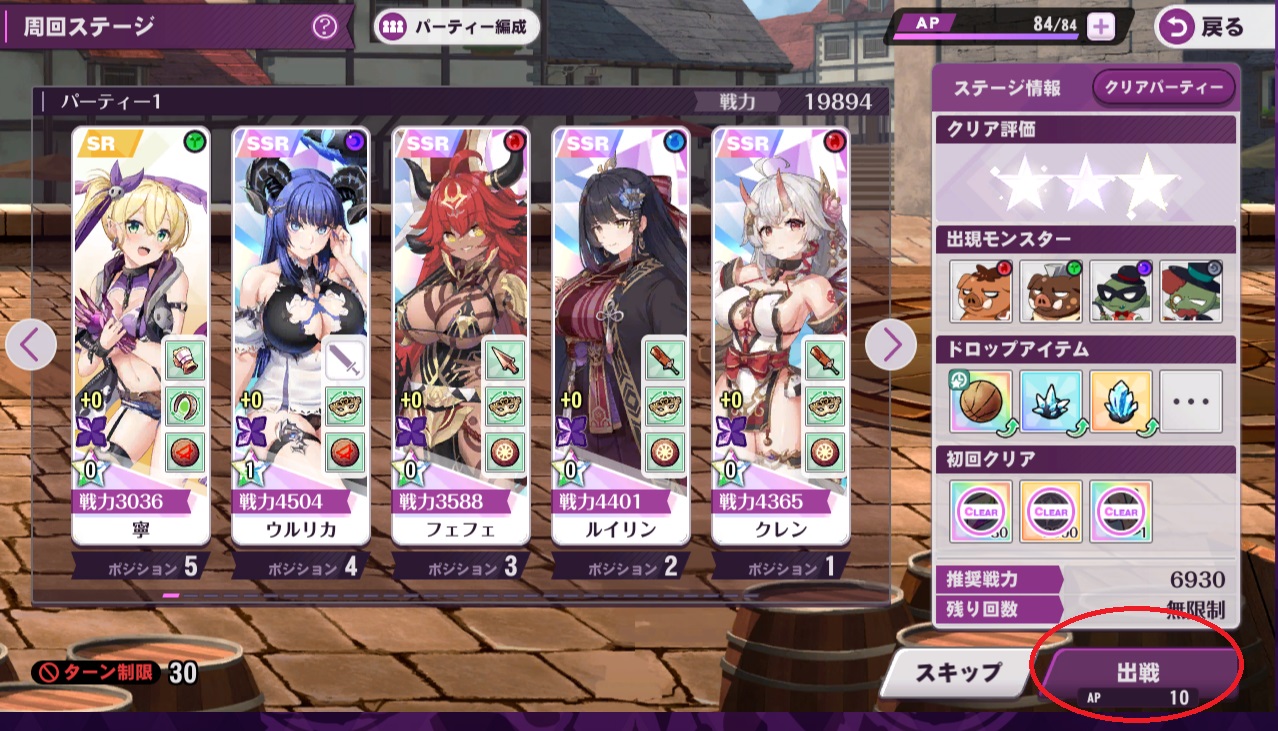The width and height of the screenshot is (1278, 731).
Task: Inspect the red boar monster icon
Action: pos(981,291)
